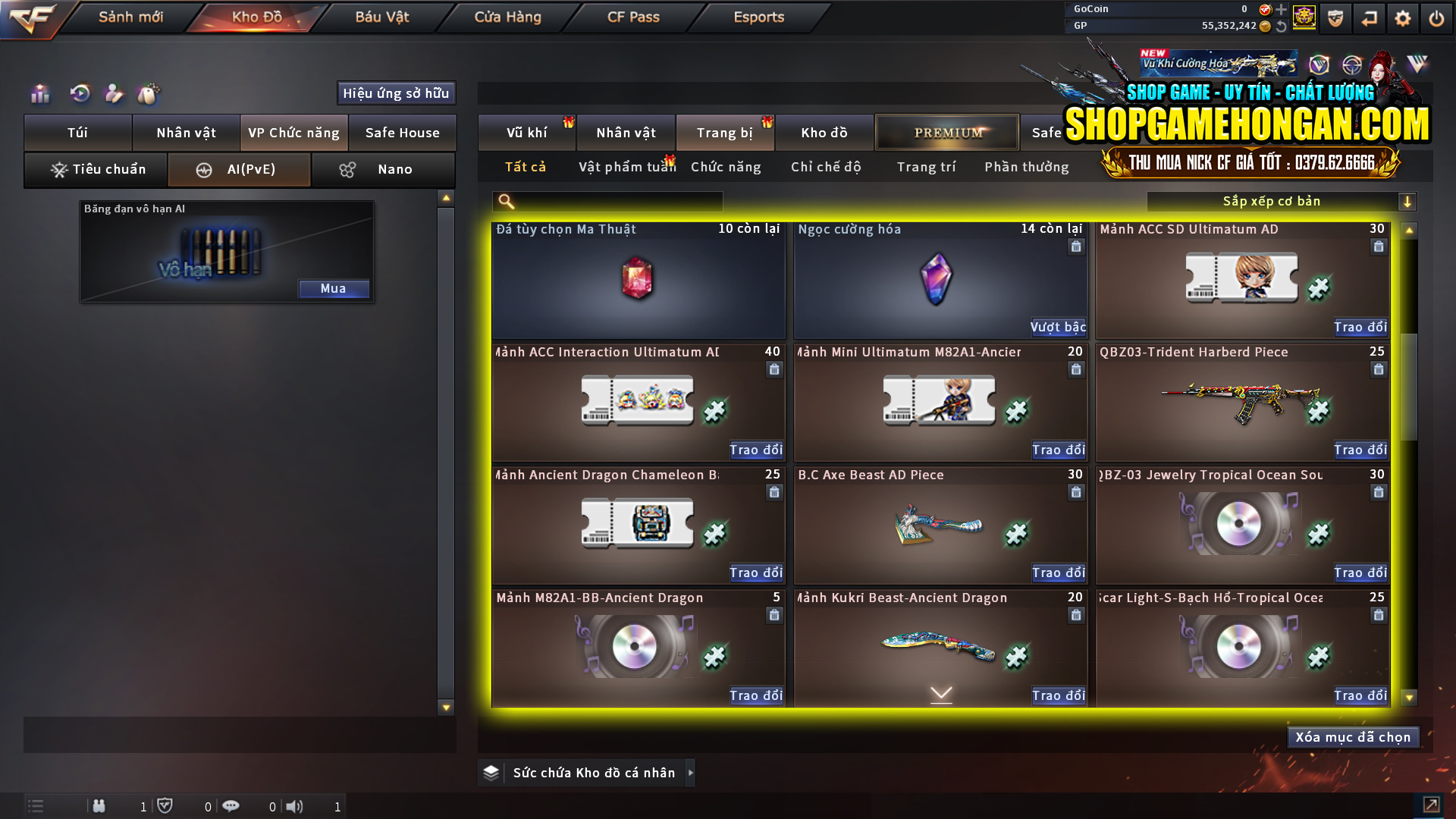Mark Ngọc cường hóa for deletion with its trash icon
Image resolution: width=1456 pixels, height=819 pixels.
click(x=1076, y=246)
